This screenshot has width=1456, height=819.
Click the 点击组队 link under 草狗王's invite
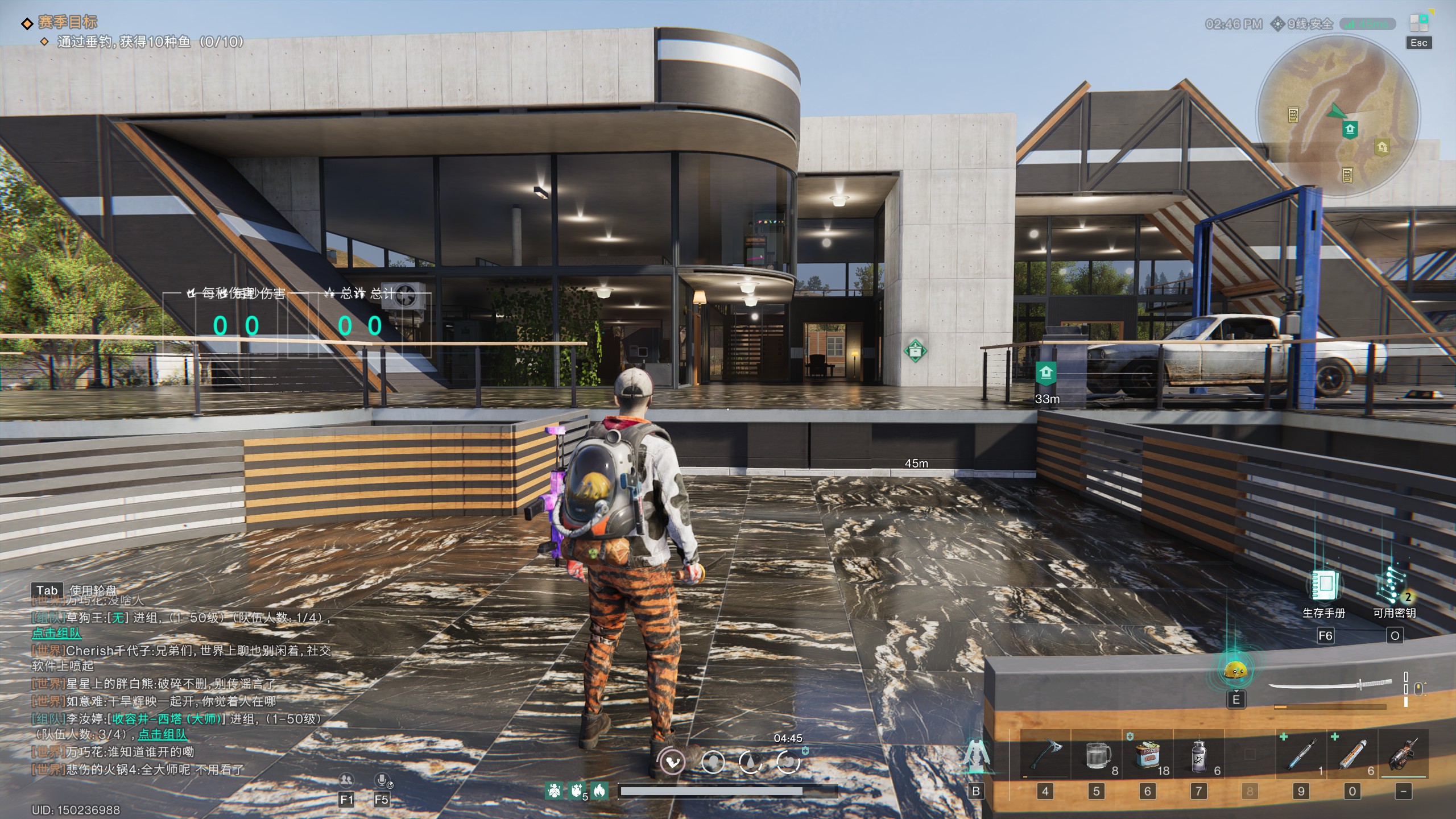click(56, 633)
